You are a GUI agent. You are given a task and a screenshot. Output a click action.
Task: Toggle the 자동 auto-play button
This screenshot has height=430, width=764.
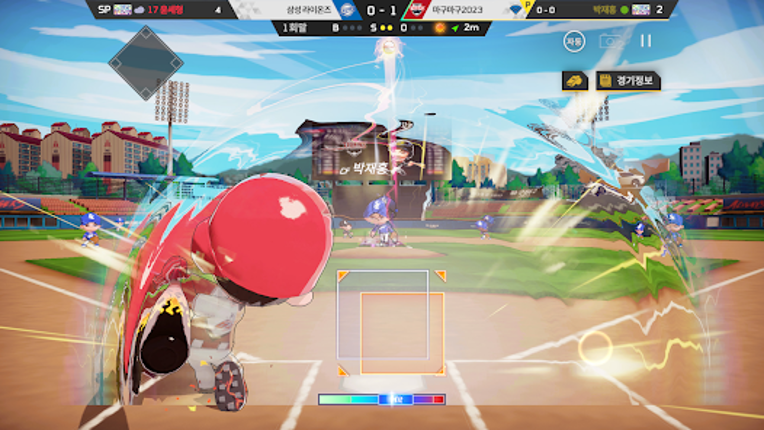pyautogui.click(x=573, y=41)
